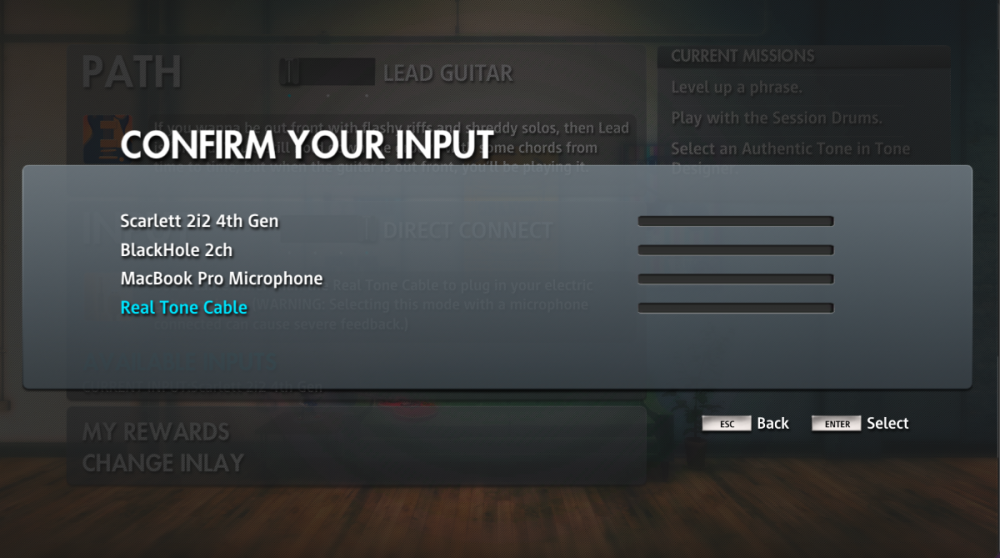The height and width of the screenshot is (558, 1000).
Task: Select the Scarlett 2i2 4th Gen input
Action: point(199,221)
